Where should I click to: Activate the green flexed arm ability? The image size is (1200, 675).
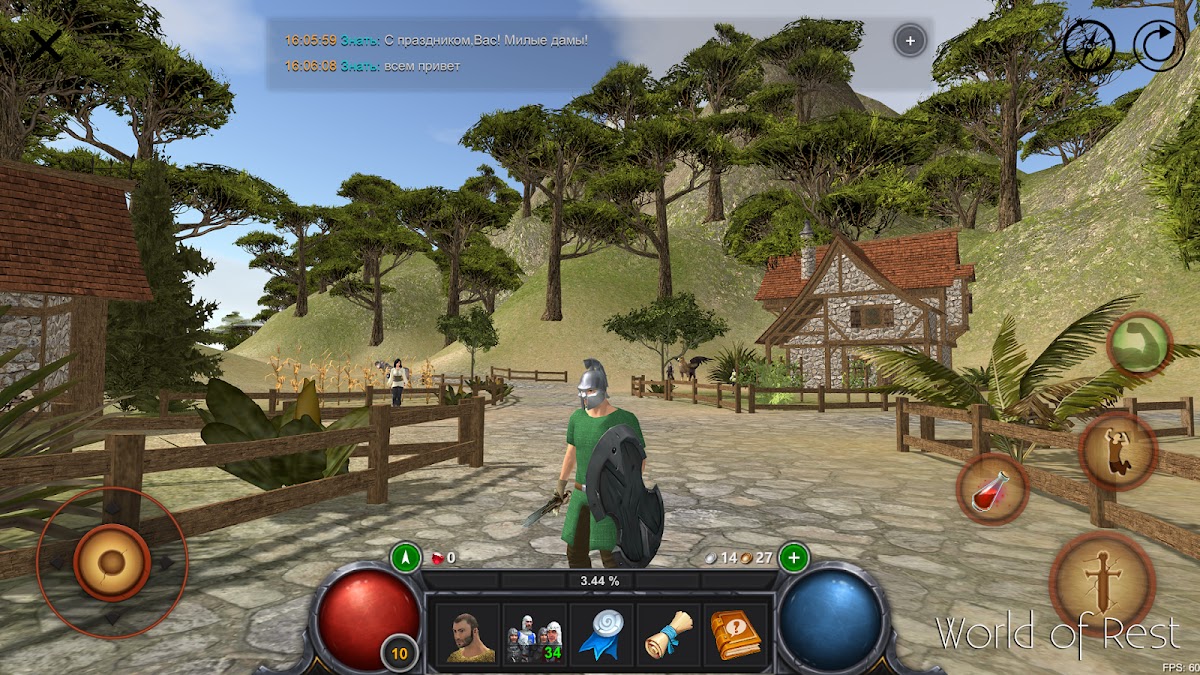point(1139,344)
